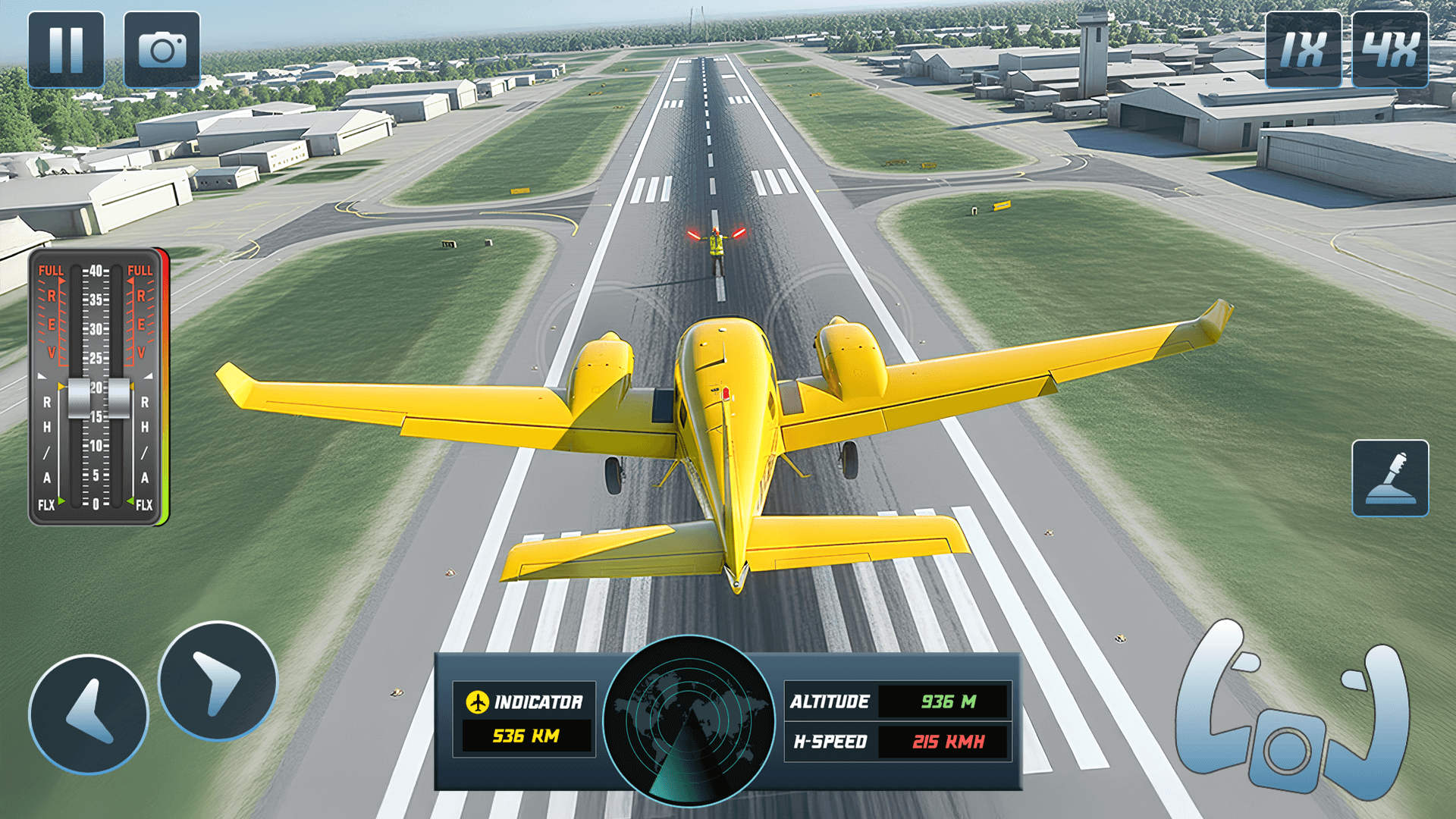Toggle the joystick control mode button

coord(1390,479)
